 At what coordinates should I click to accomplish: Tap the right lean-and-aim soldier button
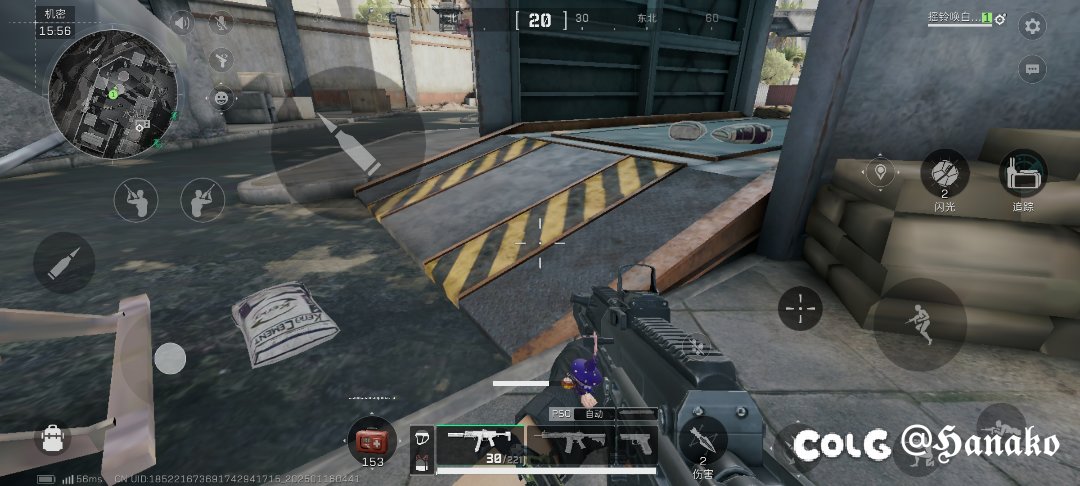(202, 200)
